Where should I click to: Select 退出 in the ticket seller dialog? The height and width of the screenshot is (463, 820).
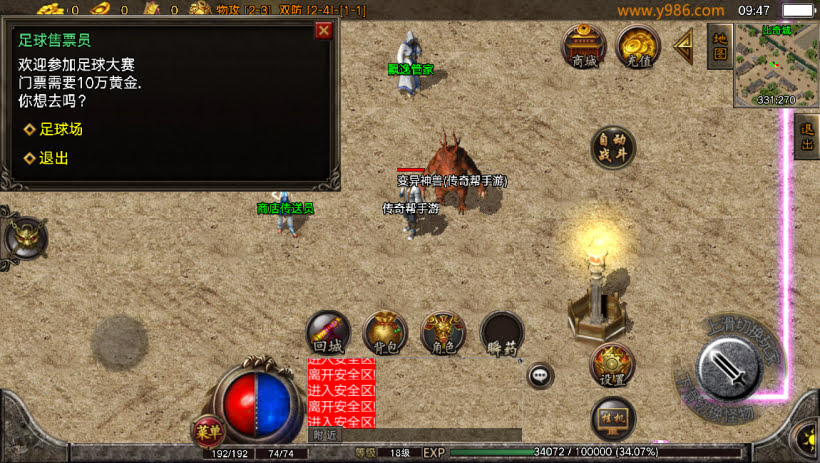tap(53, 158)
